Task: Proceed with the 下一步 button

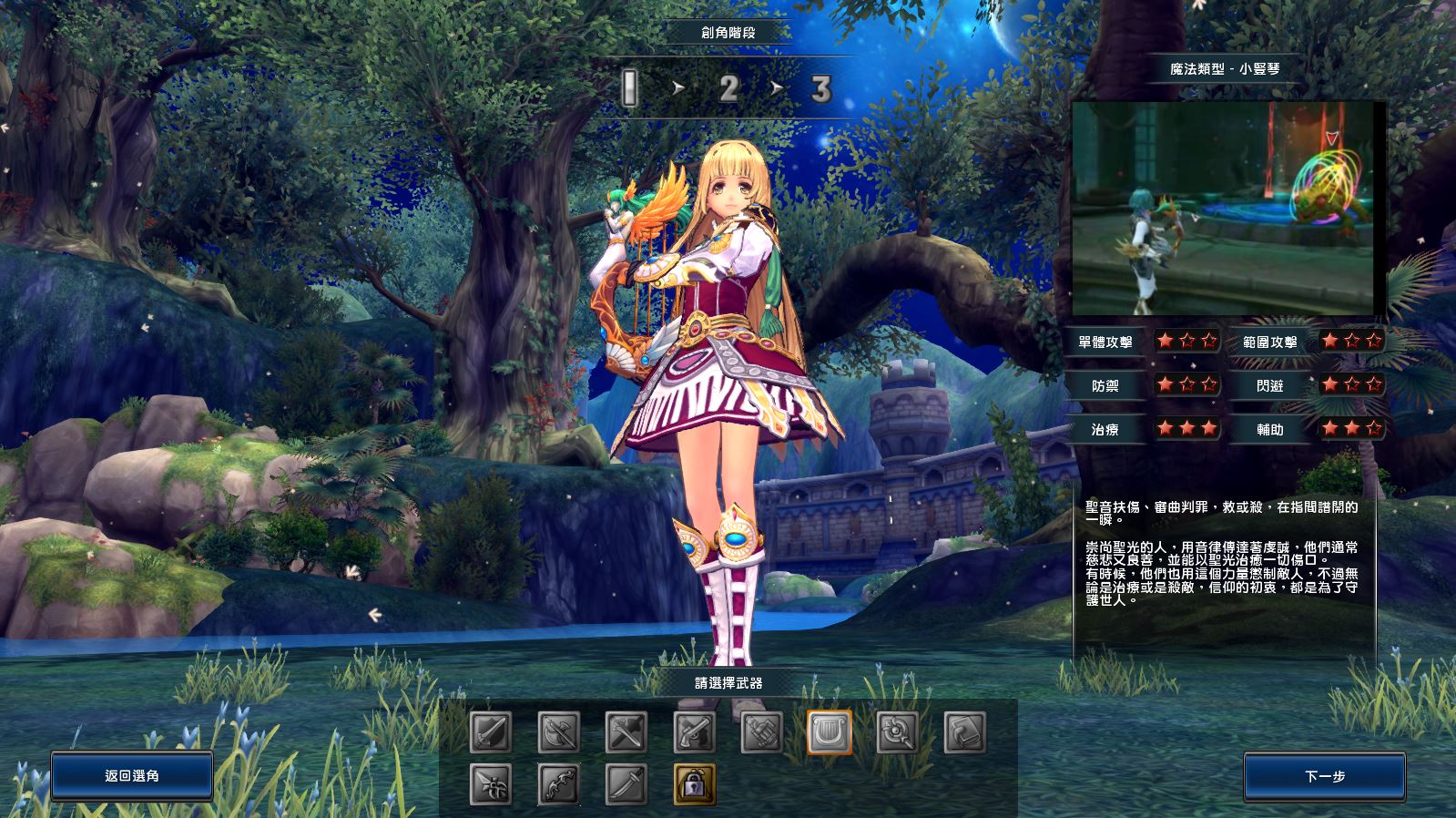Action: [1324, 776]
